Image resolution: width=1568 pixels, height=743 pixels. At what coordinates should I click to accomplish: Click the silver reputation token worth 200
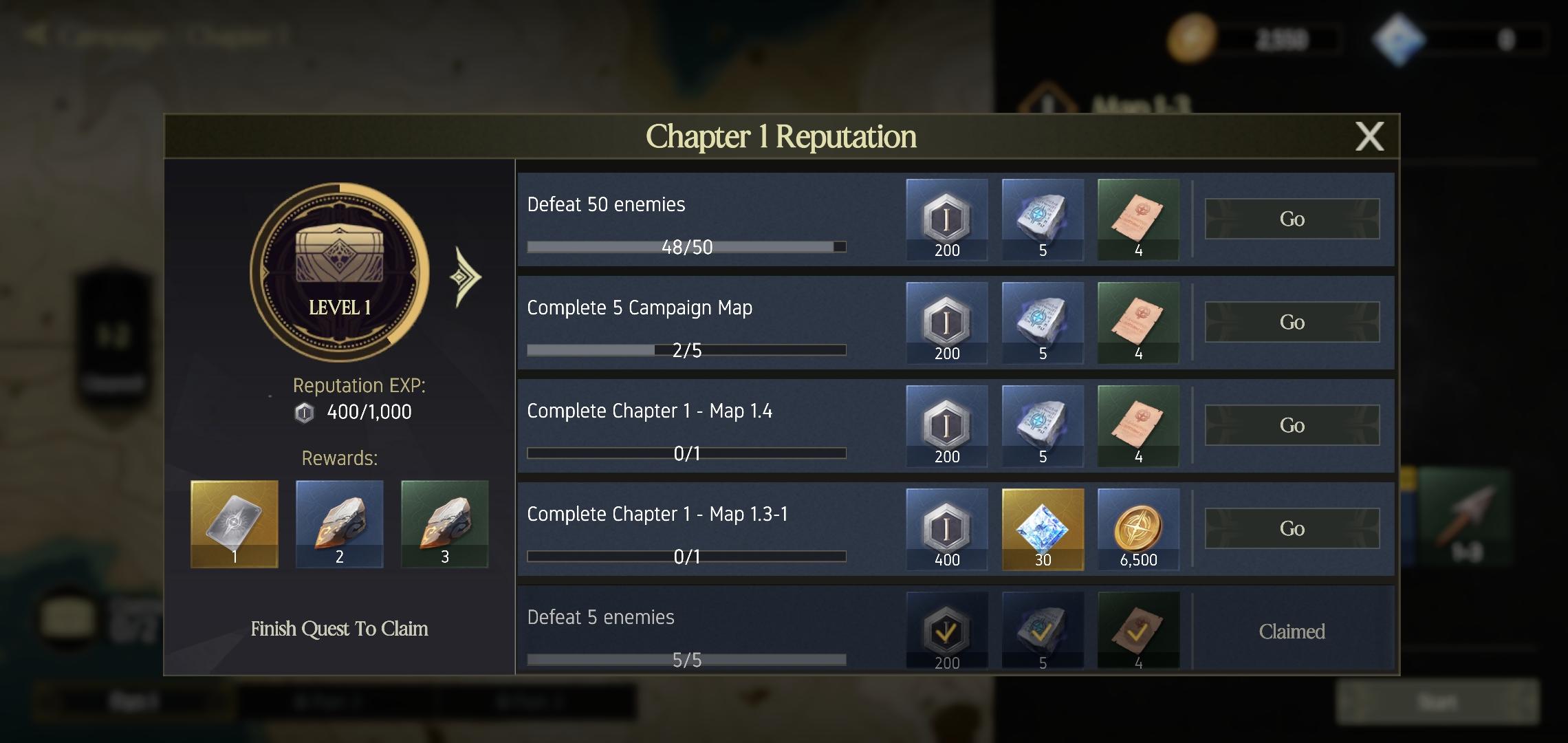946,219
